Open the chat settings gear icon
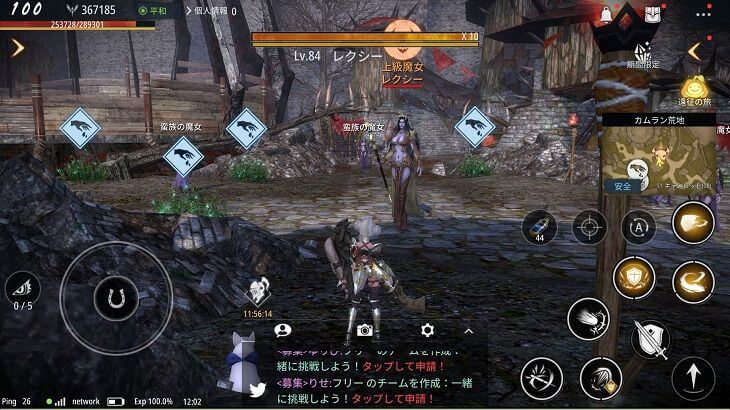Image resolution: width=730 pixels, height=410 pixels. coord(428,330)
